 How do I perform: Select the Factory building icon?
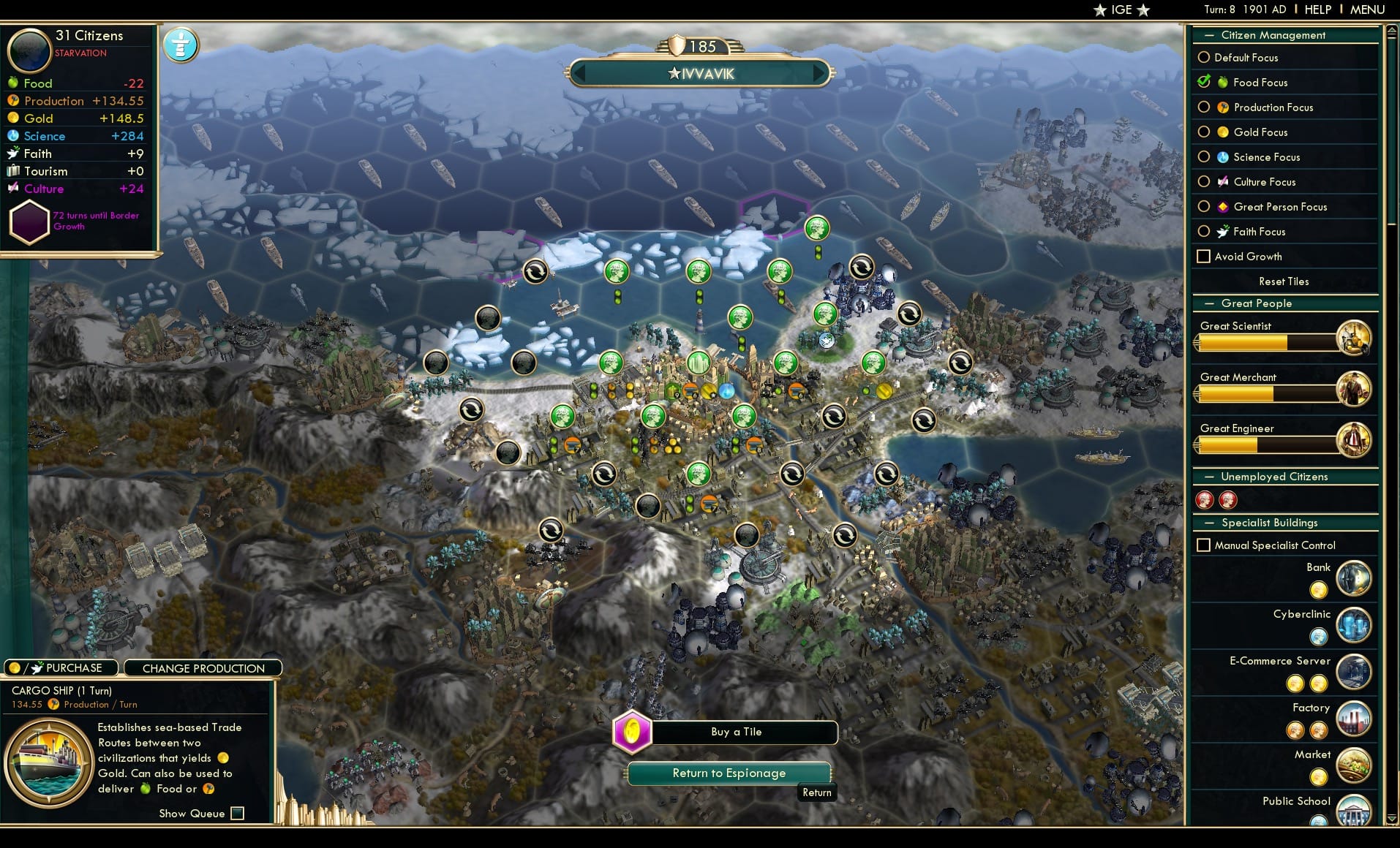click(1354, 719)
